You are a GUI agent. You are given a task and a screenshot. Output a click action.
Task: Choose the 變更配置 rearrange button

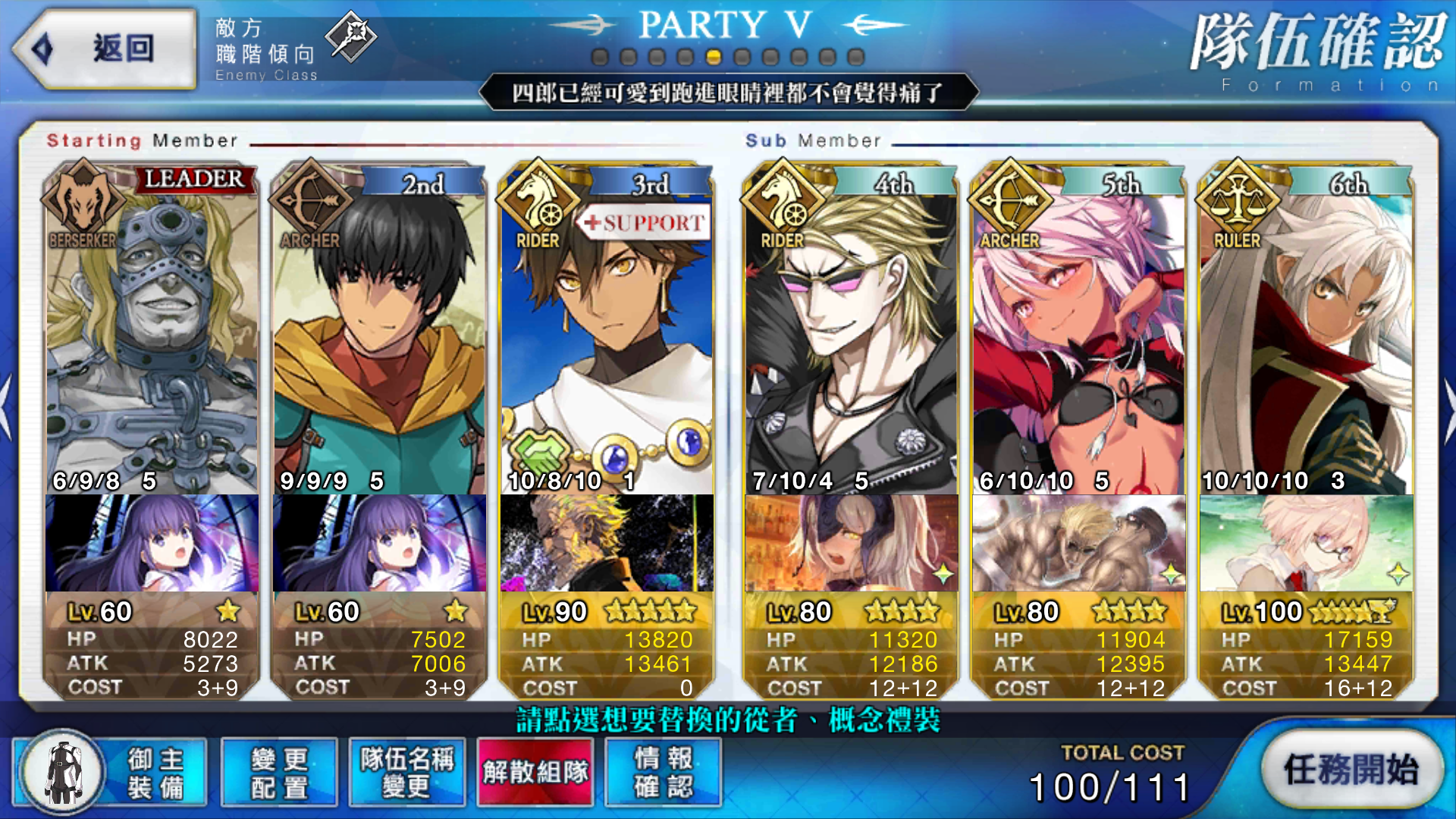[x=279, y=772]
